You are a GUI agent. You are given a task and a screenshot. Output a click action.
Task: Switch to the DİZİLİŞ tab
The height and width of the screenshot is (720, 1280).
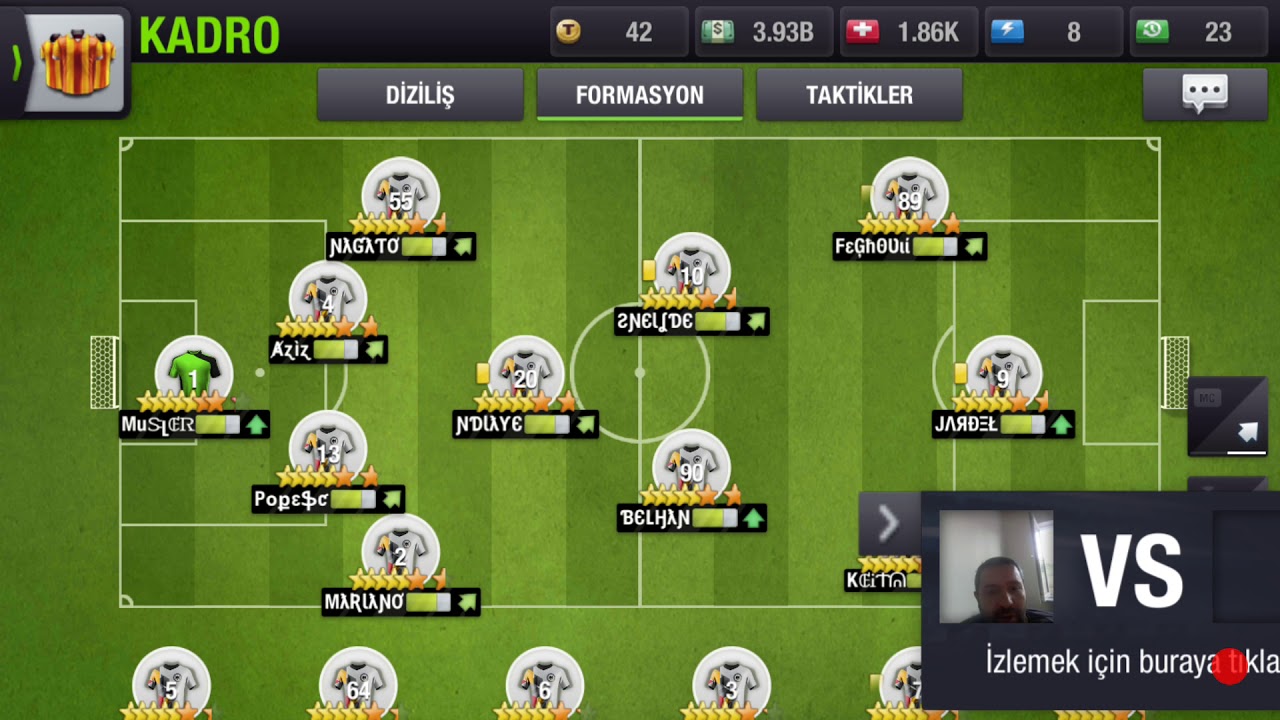tap(420, 95)
